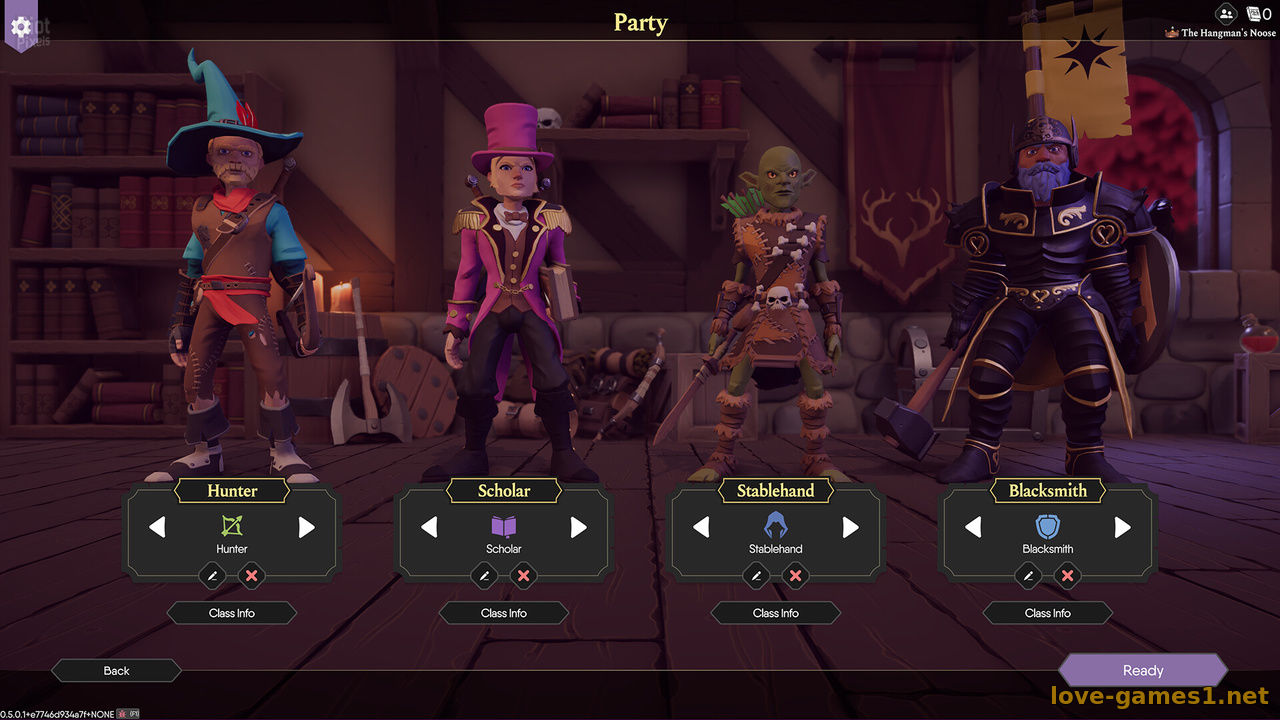Customize the Stablehand using pencil icon
The width and height of the screenshot is (1280, 720).
point(756,575)
